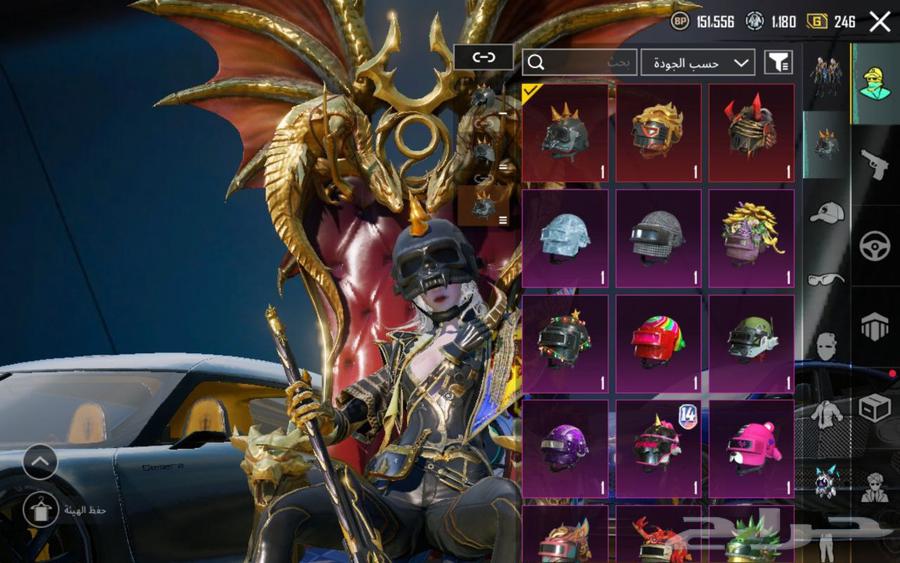Open the sunglasses eyewear tab

827,279
